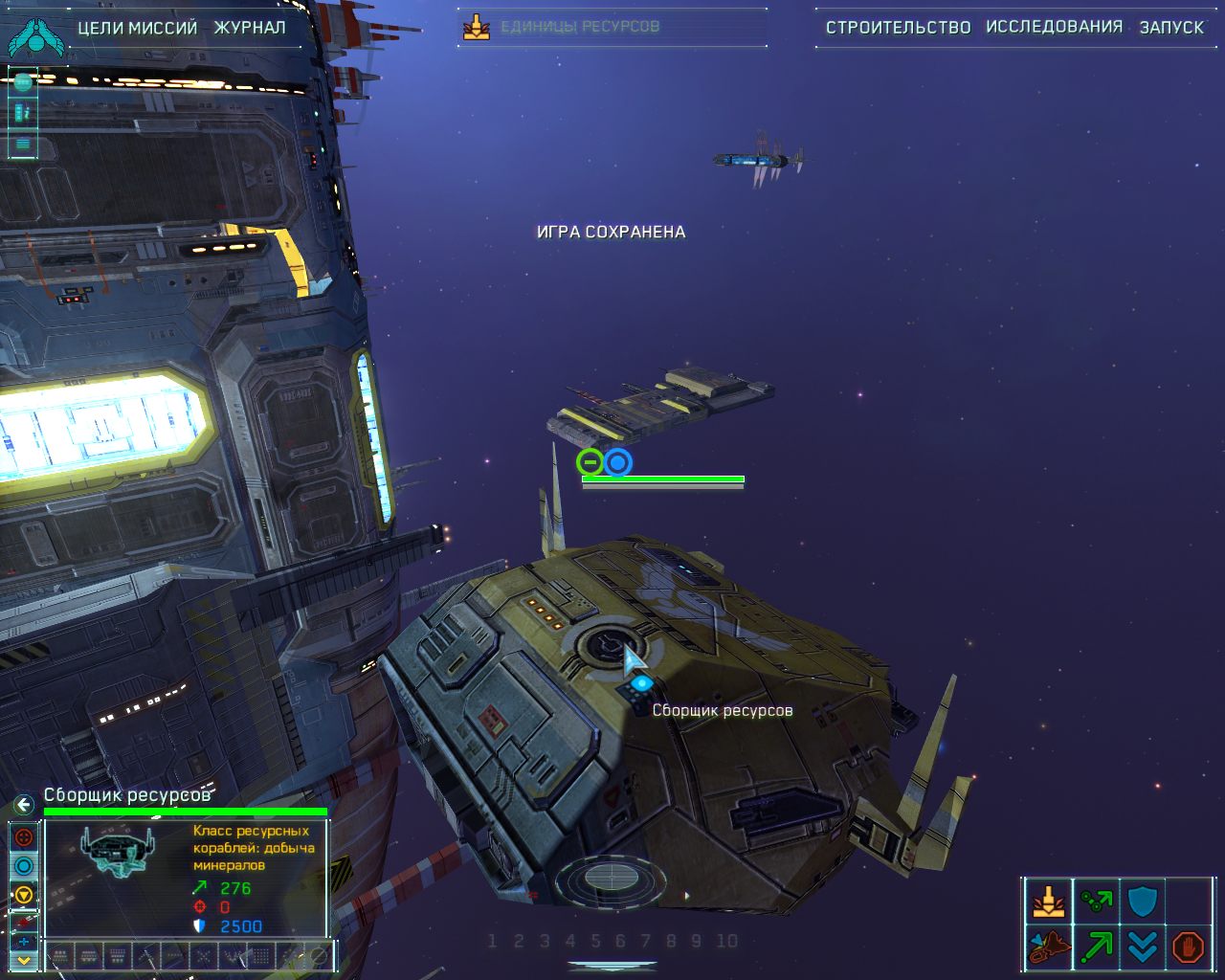1225x980 pixels.
Task: Switch to the ЖУРНАЛ tab
Action: [x=252, y=28]
